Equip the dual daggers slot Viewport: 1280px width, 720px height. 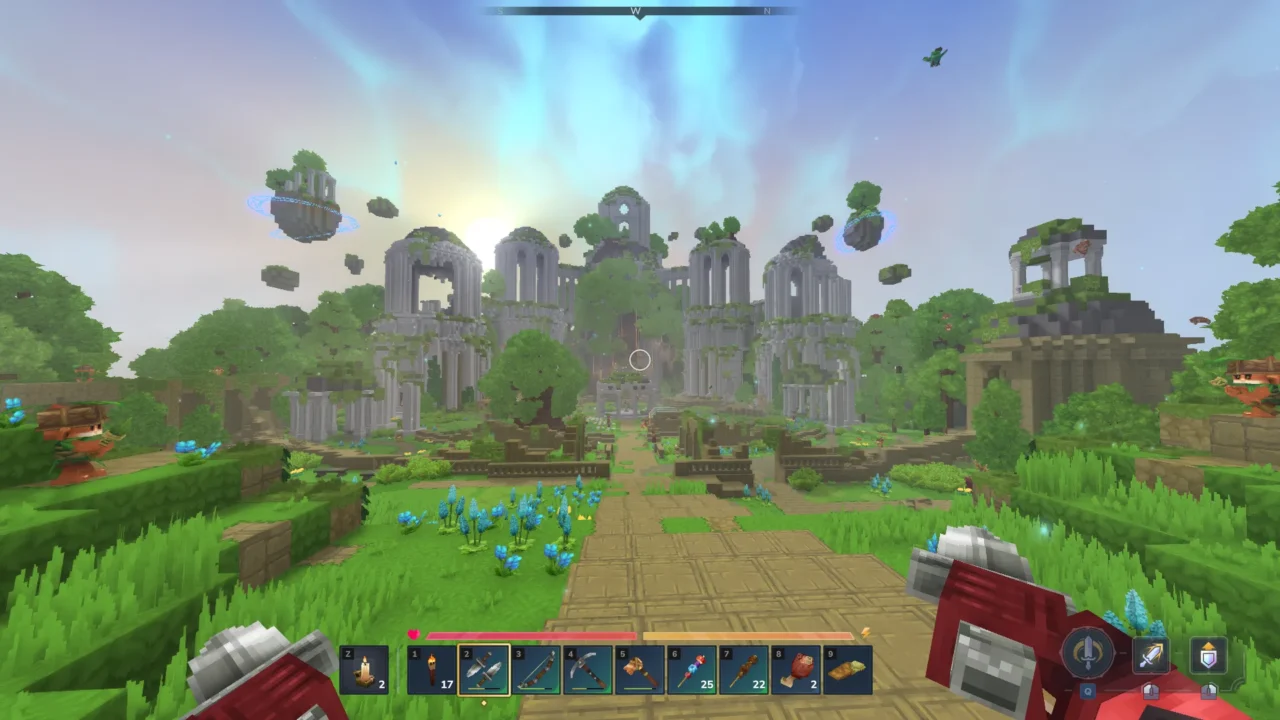pos(484,669)
